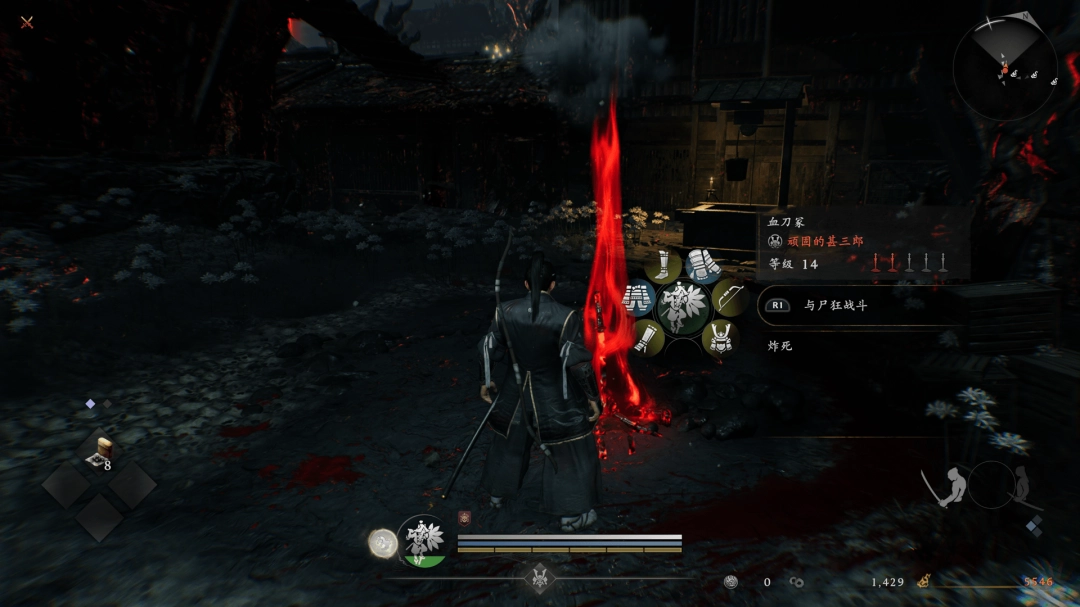The height and width of the screenshot is (607, 1080).
Task: Click the chest armor icon on the wheel
Action: [638, 297]
